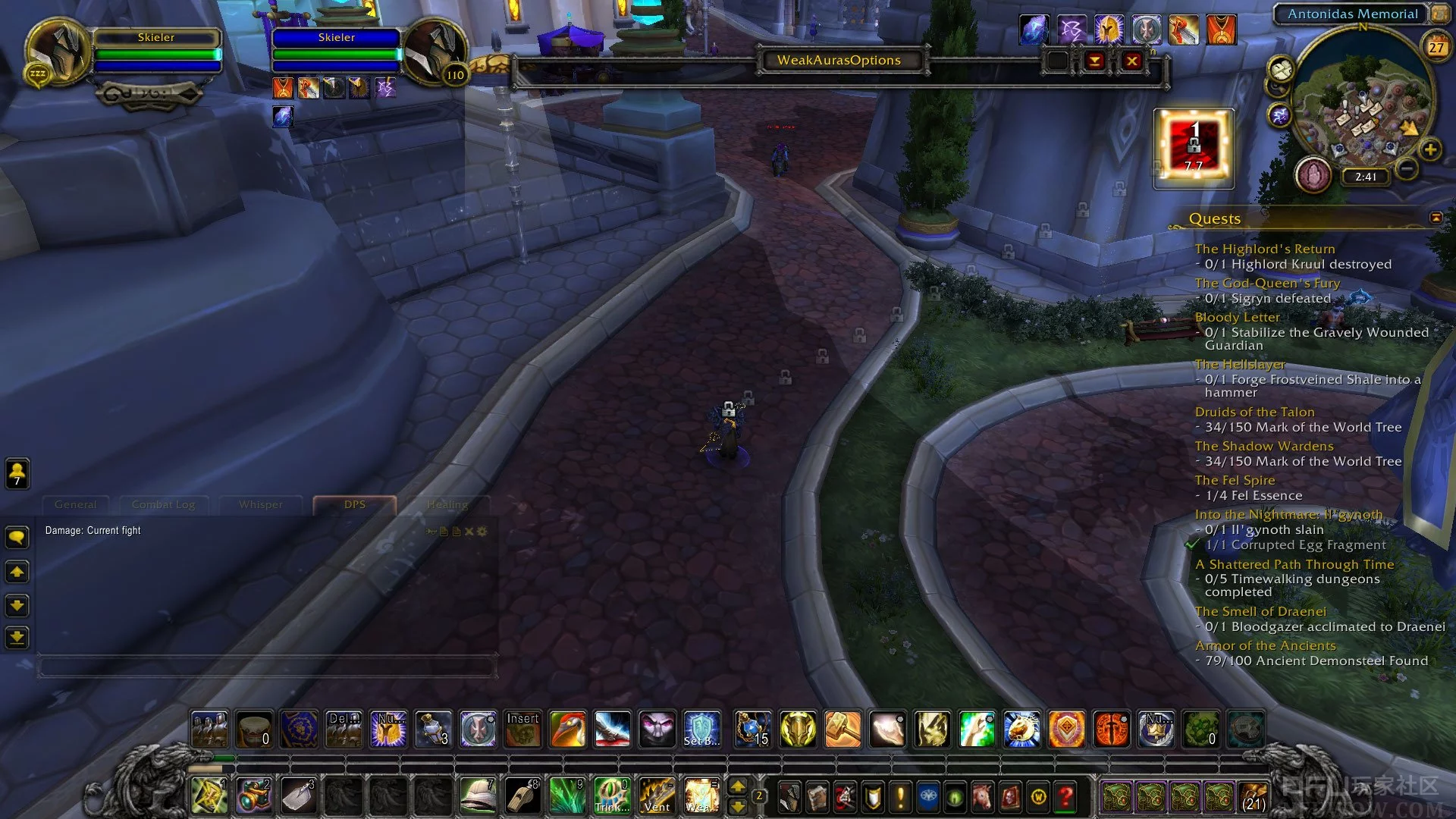Image resolution: width=1456 pixels, height=819 pixels.
Task: Switch to the Combat Log tab
Action: tap(163, 504)
